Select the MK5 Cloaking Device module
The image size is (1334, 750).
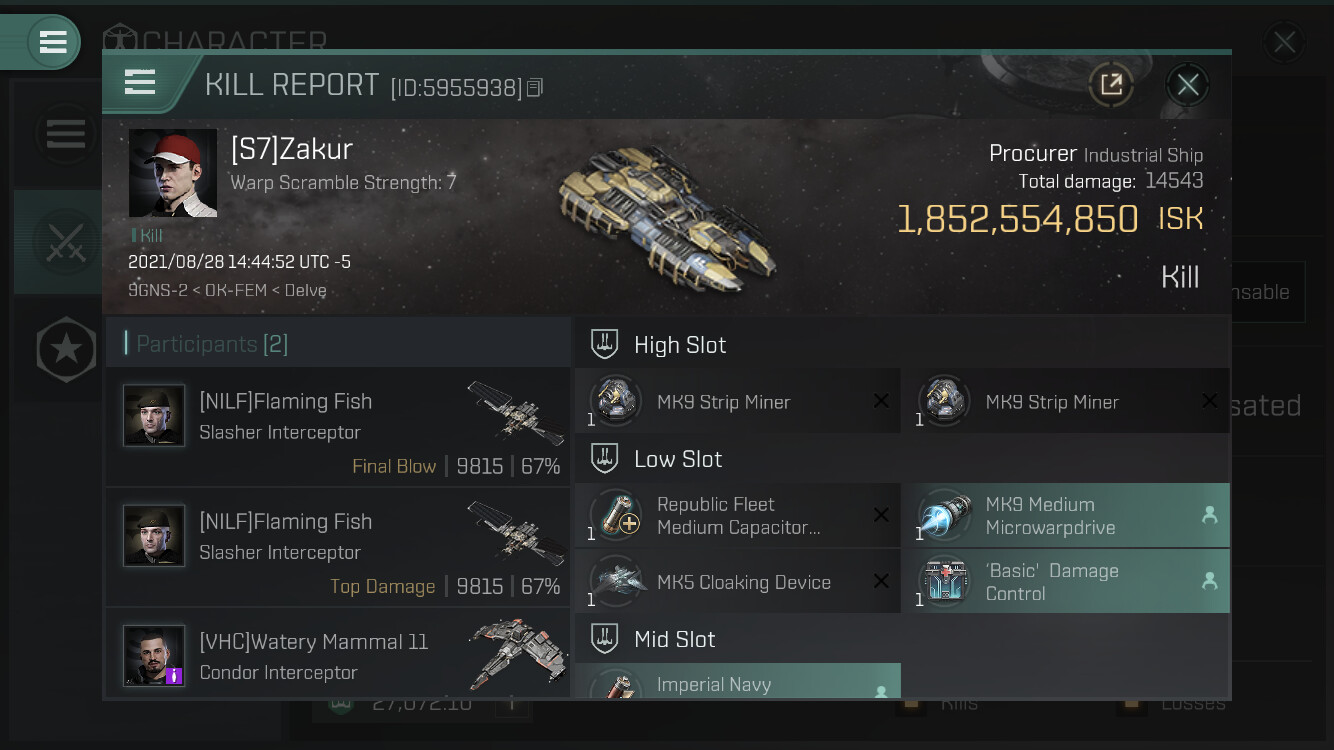[737, 582]
